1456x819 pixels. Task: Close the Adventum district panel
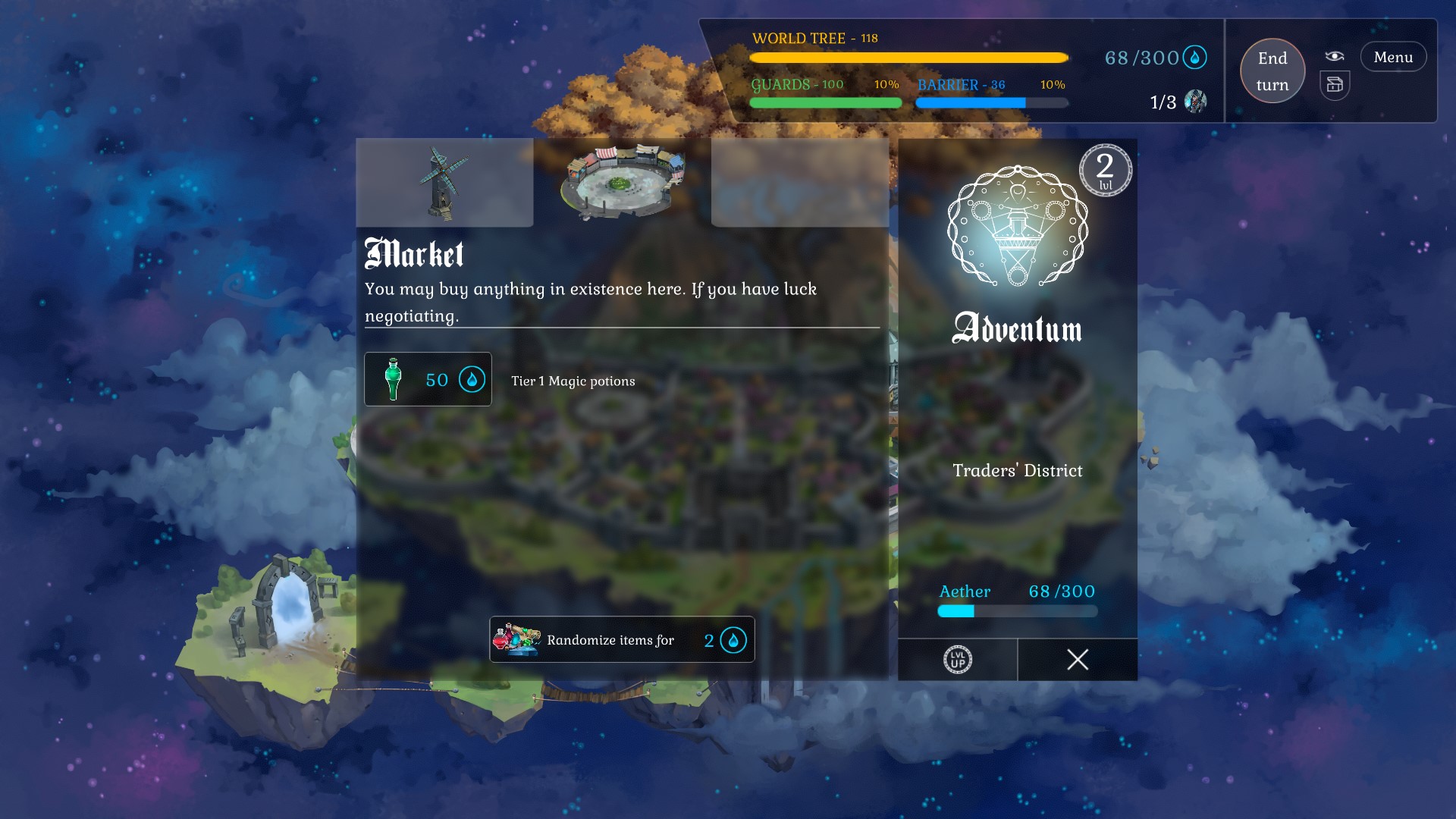(x=1077, y=661)
